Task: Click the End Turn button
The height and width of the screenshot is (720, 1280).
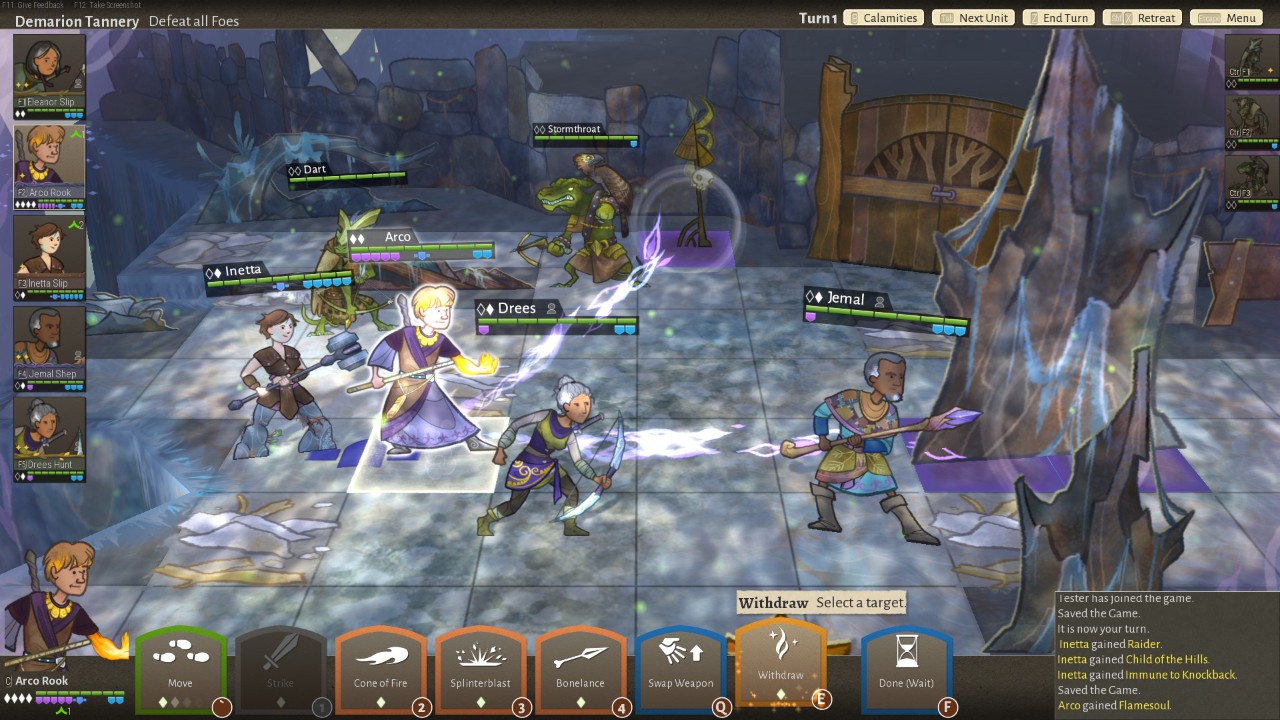Action: click(x=1057, y=18)
